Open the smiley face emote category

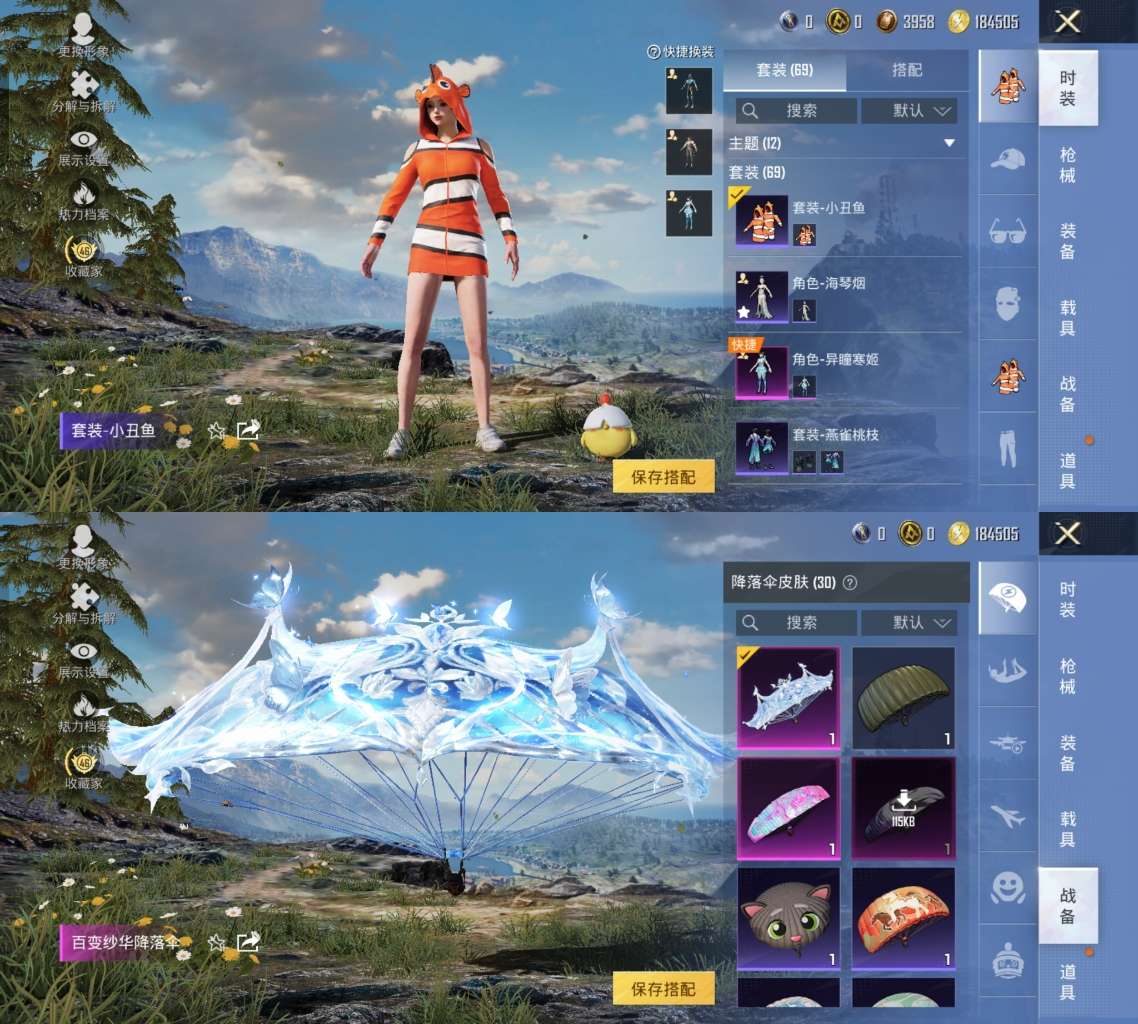point(1007,887)
